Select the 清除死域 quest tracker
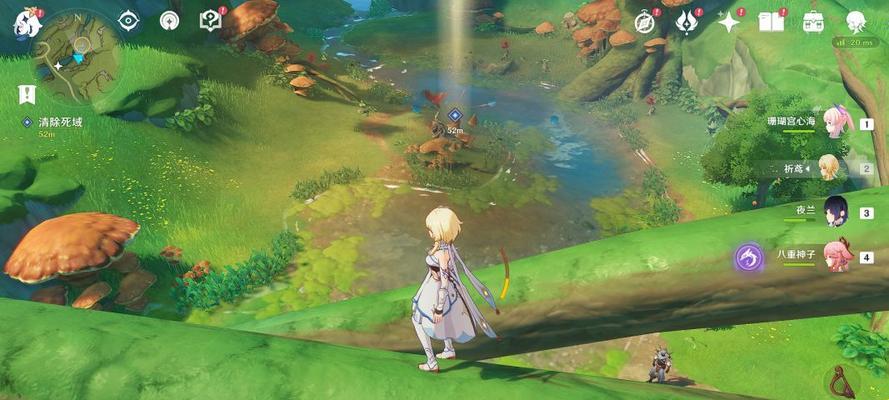This screenshot has height=400, width=889. 55,122
